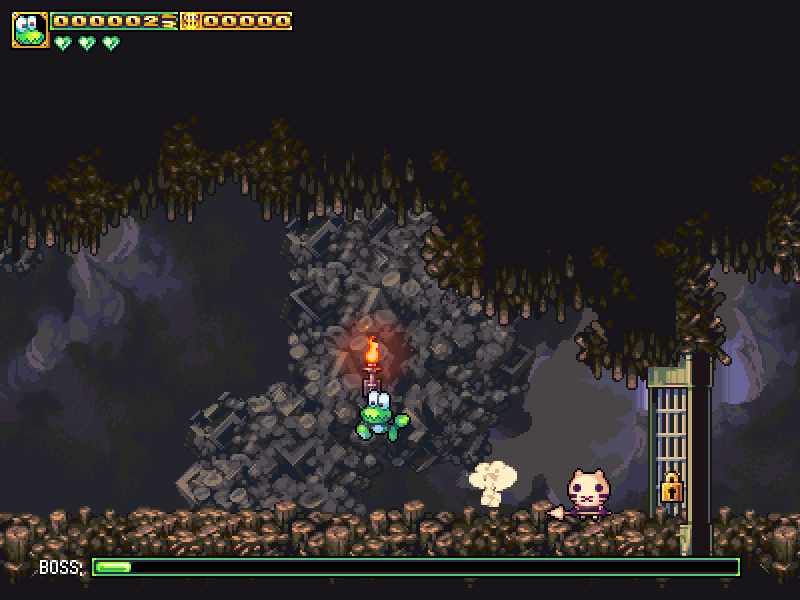Click the frog character portrait icon
Image resolution: width=800 pixels, height=600 pixels.
tap(30, 30)
